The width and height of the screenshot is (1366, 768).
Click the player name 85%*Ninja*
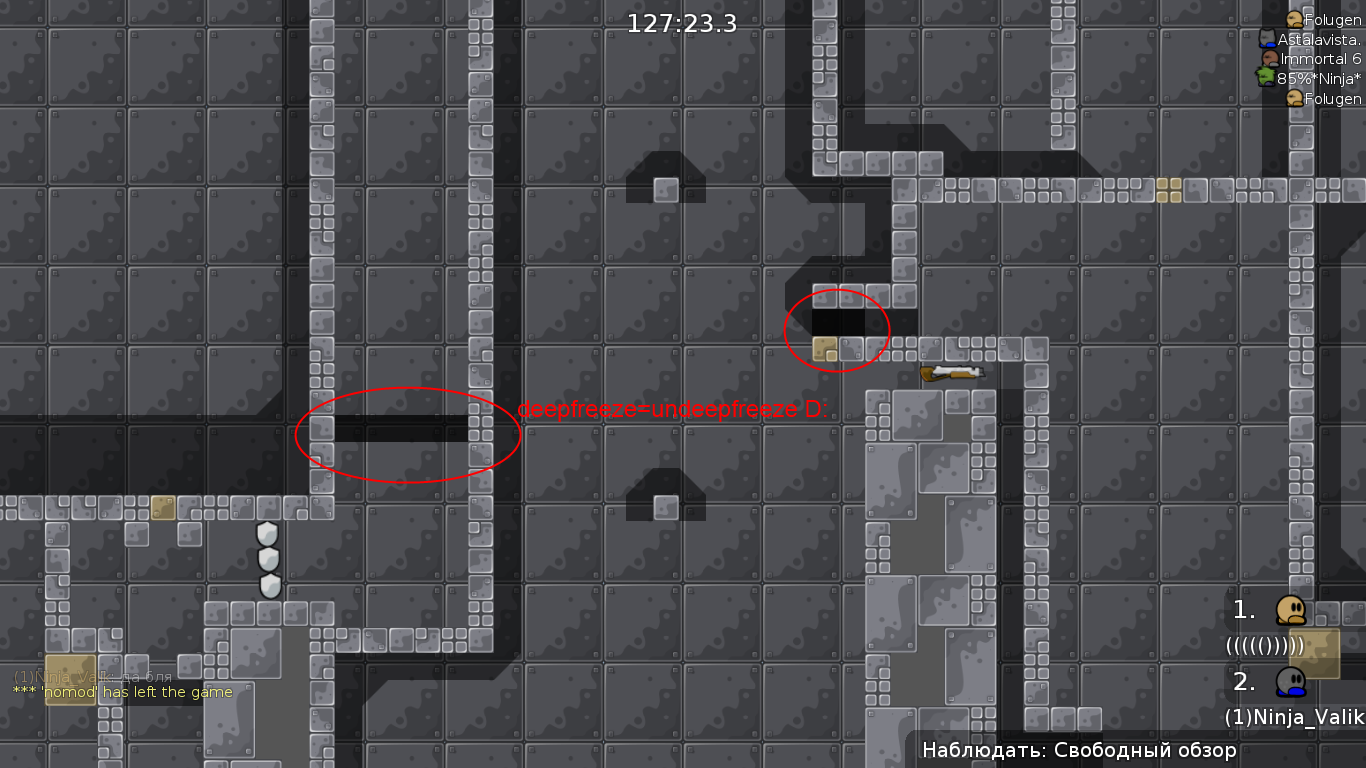coord(1318,78)
